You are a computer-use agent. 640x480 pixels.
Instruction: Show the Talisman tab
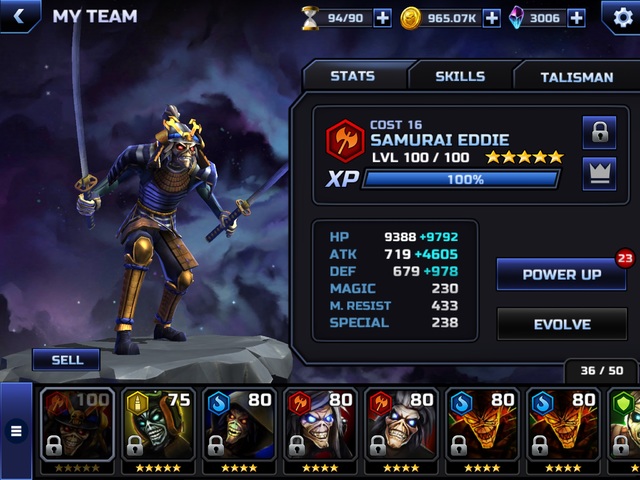576,76
